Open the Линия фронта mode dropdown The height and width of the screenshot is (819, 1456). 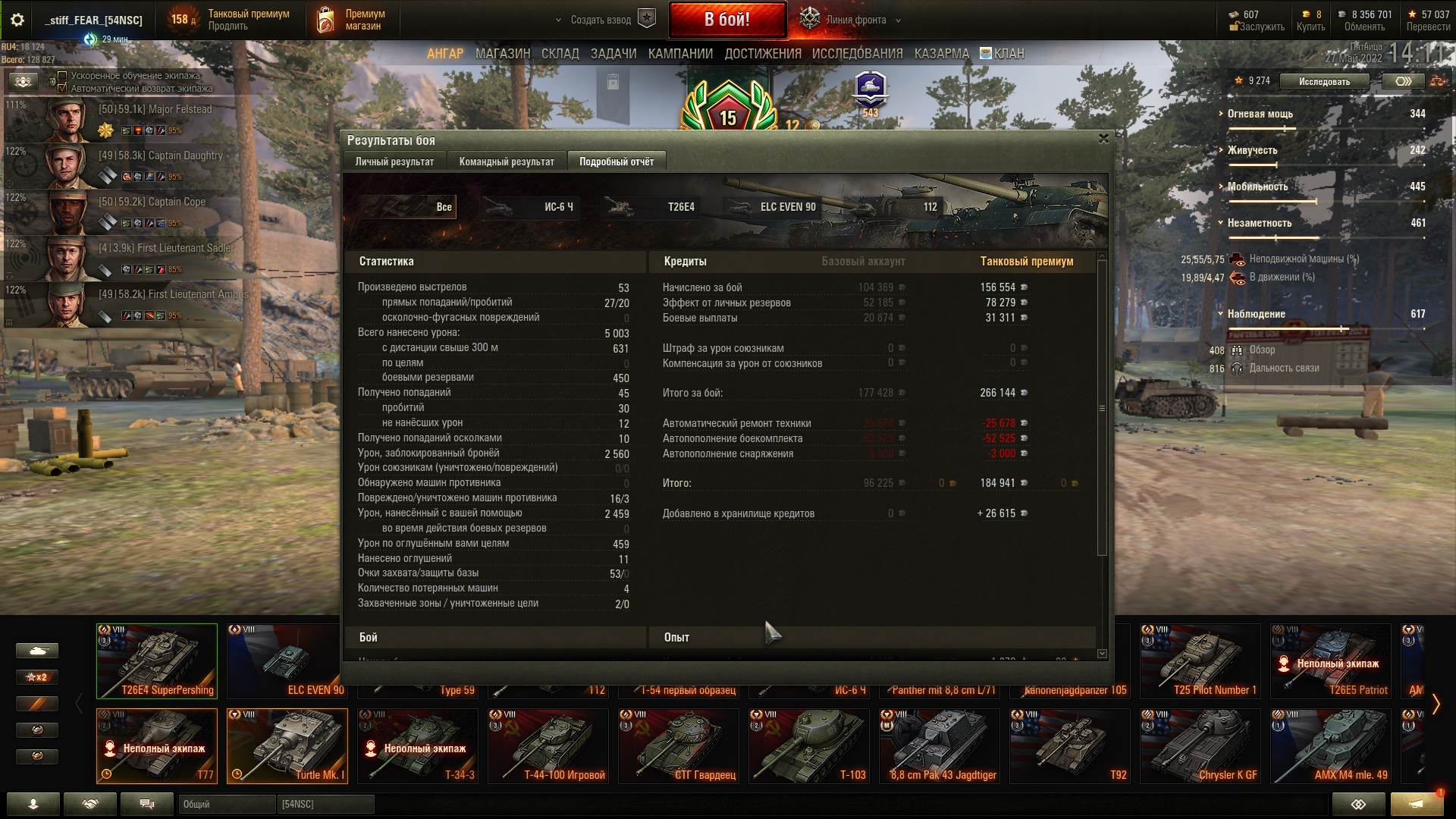898,20
